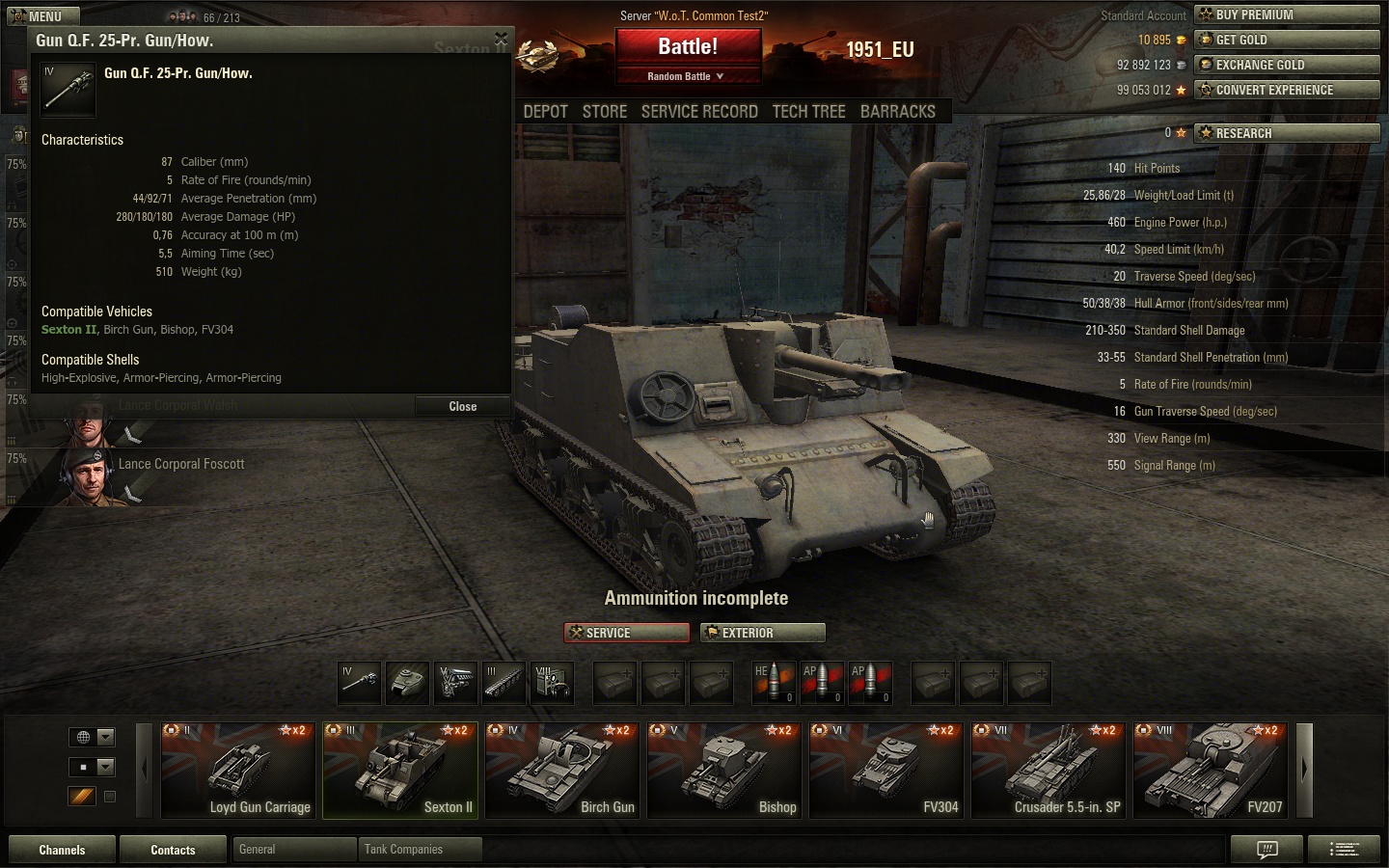Open the Depot tab
Image resolution: width=1389 pixels, height=868 pixels.
click(545, 112)
